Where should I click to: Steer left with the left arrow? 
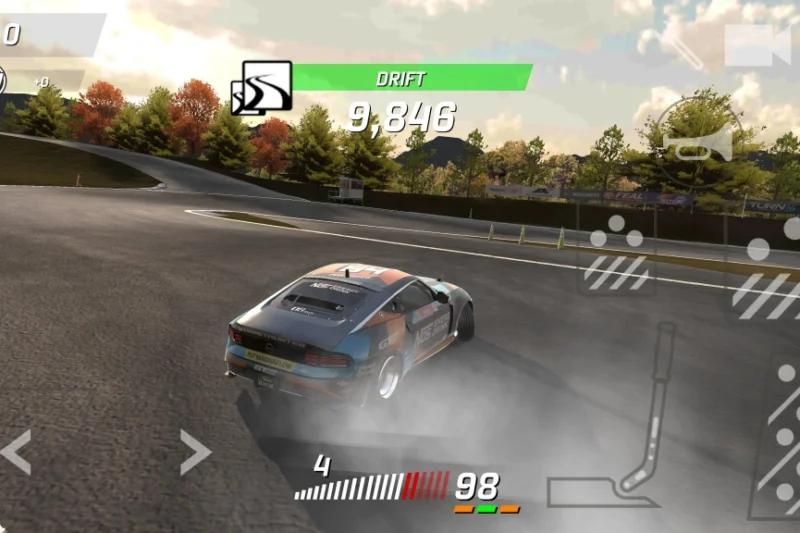(x=16, y=452)
